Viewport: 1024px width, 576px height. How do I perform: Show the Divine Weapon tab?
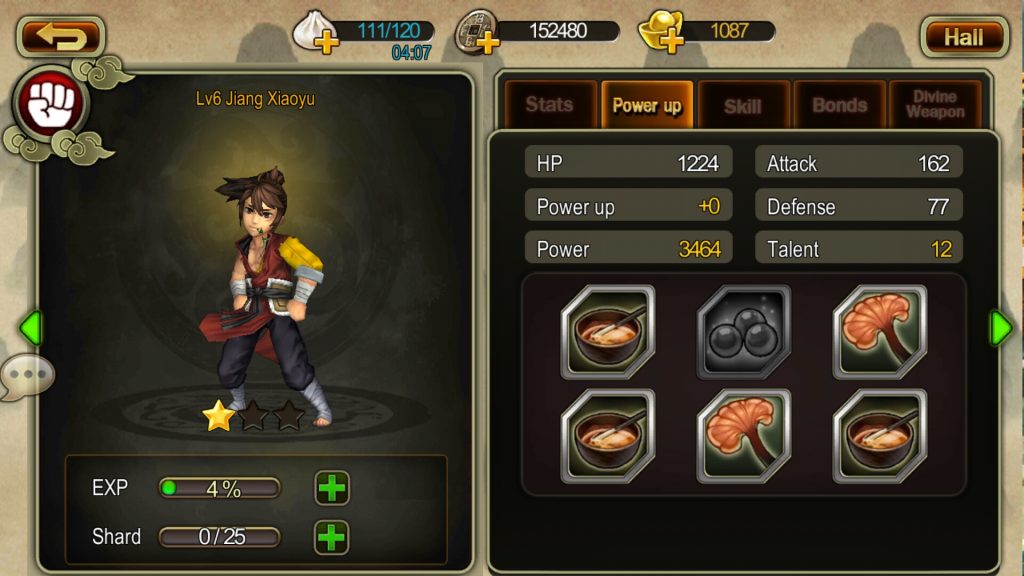click(934, 105)
